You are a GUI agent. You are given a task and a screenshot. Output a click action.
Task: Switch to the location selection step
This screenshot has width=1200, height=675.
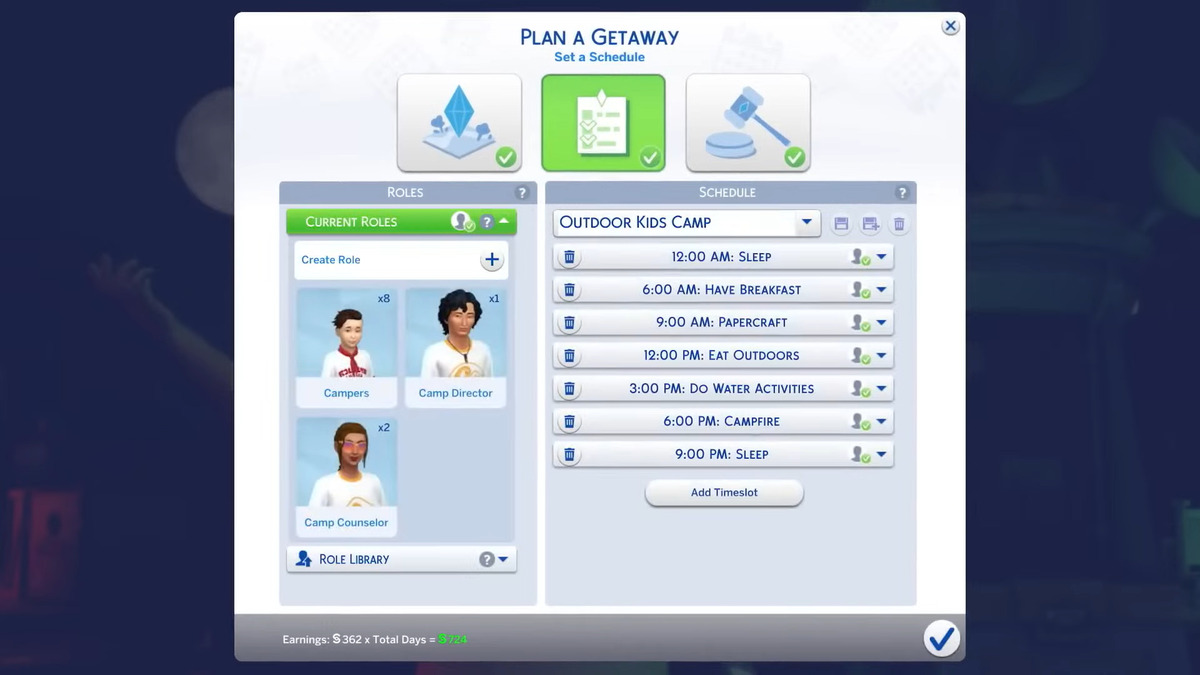(459, 122)
